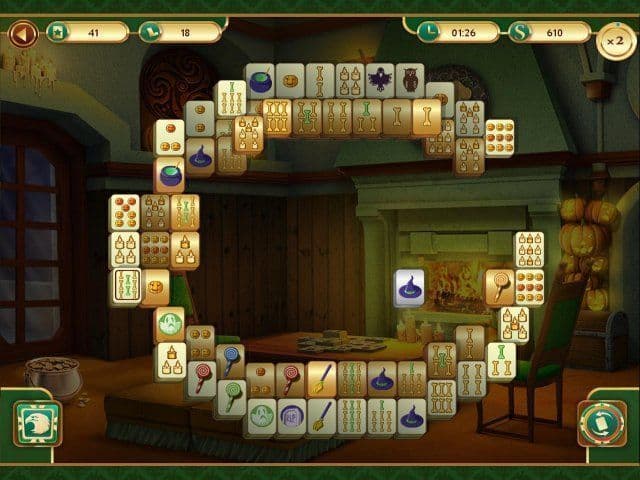Select the lone witch hat tile by the fireplace

[409, 288]
